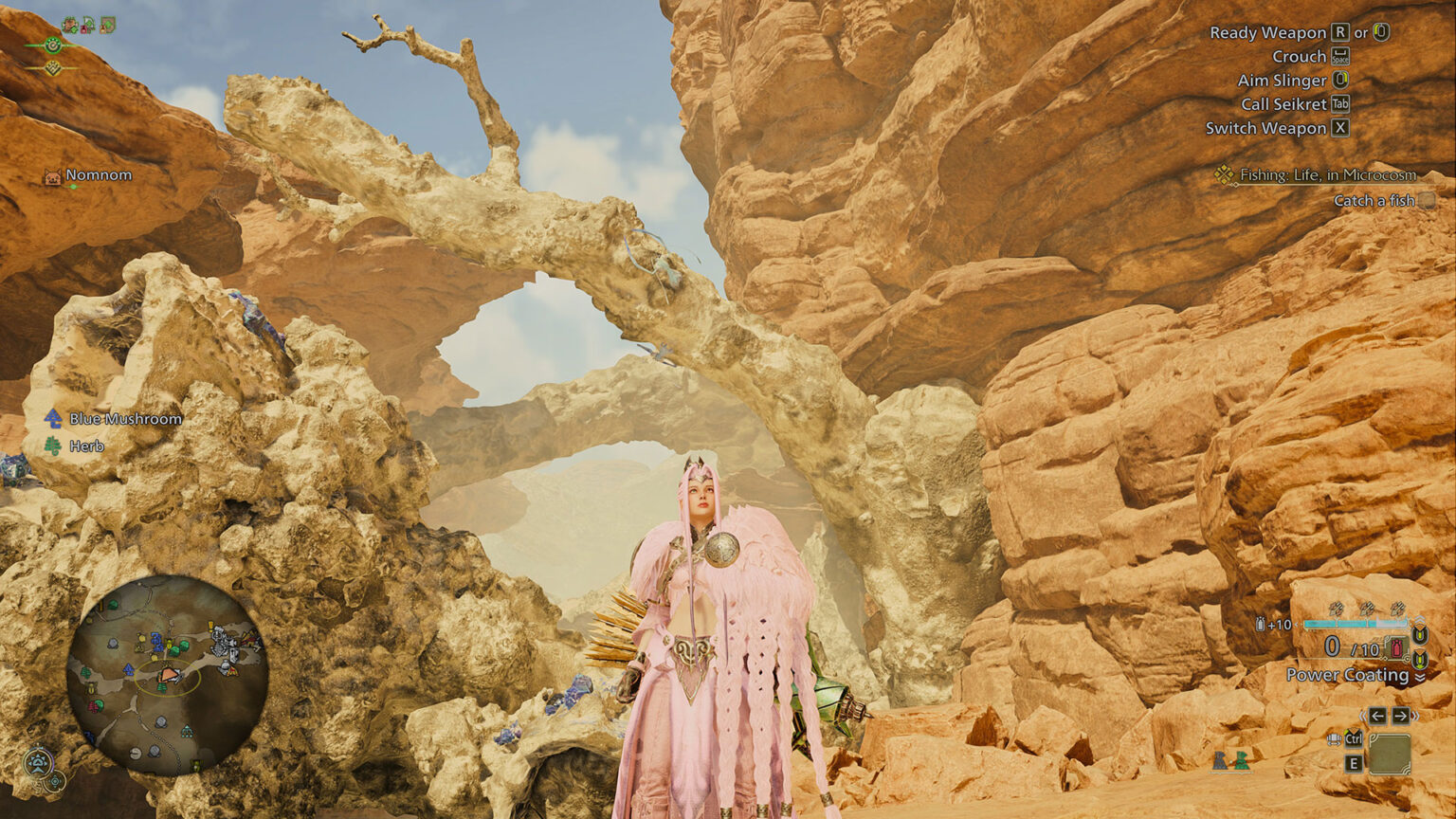
Task: Click the coating scroll-up arrow
Action: pos(1419,619)
